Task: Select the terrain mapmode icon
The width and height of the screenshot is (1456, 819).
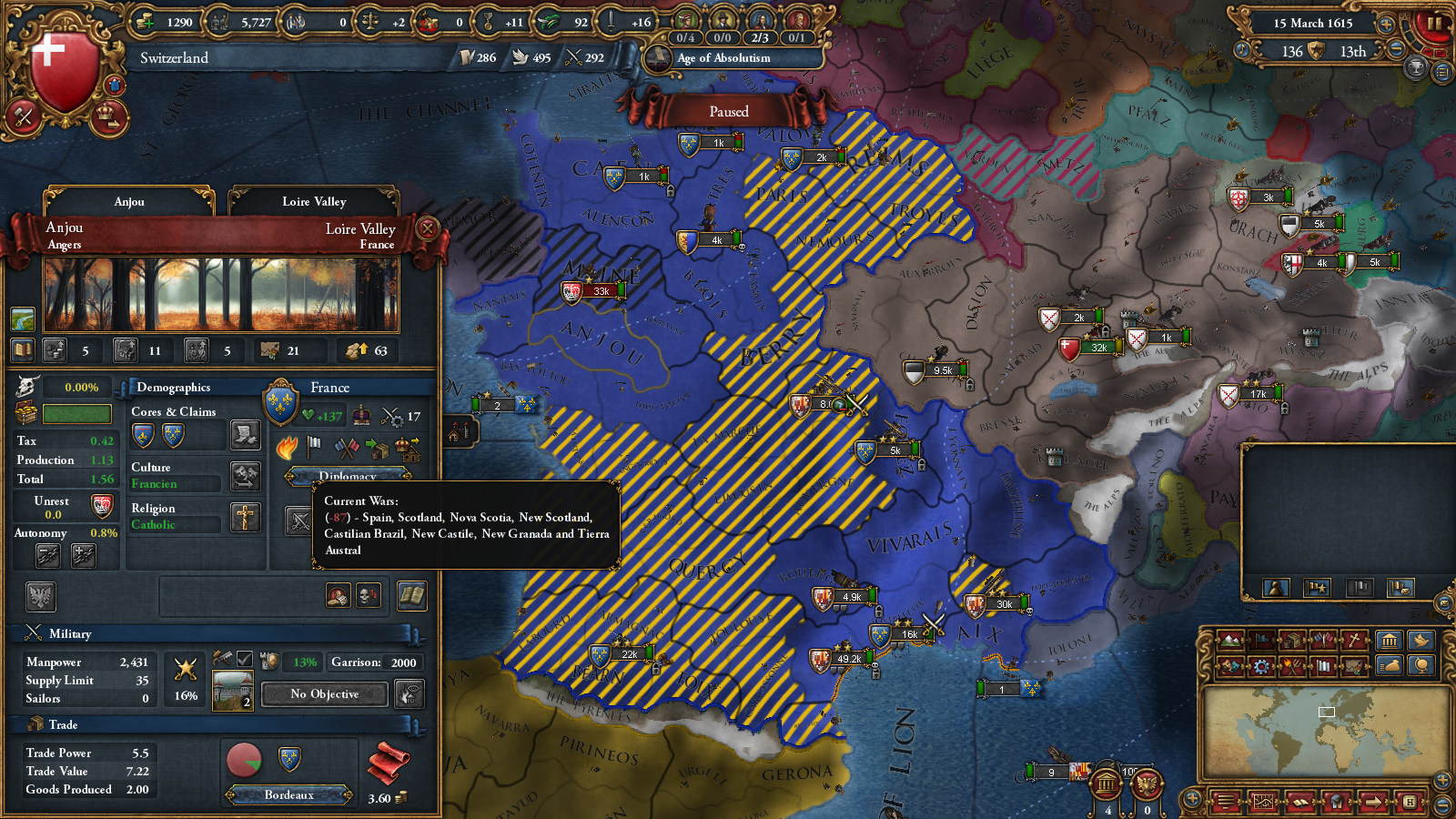Action: pos(1231,641)
